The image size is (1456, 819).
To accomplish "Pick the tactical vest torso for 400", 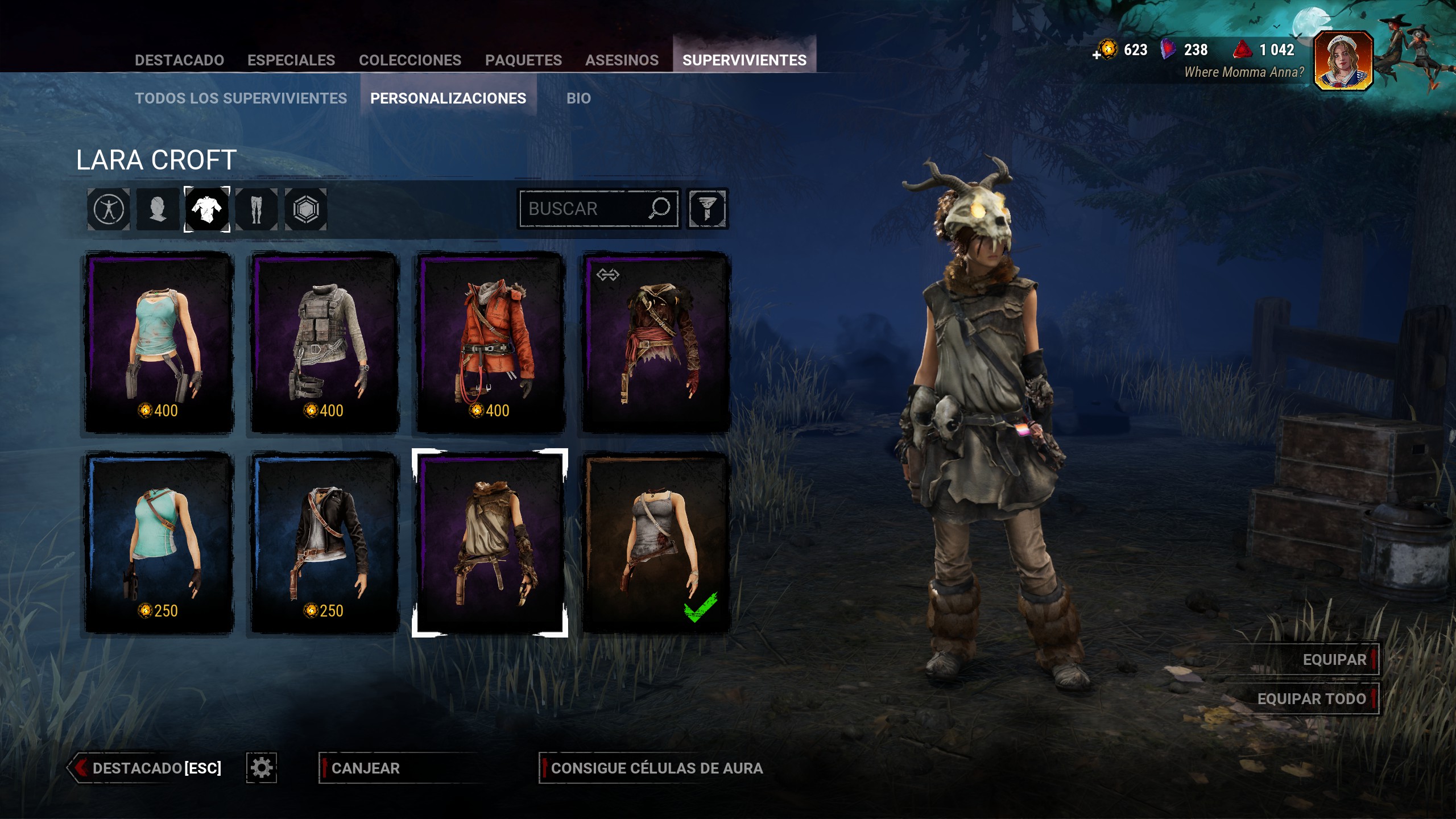I will [x=325, y=342].
